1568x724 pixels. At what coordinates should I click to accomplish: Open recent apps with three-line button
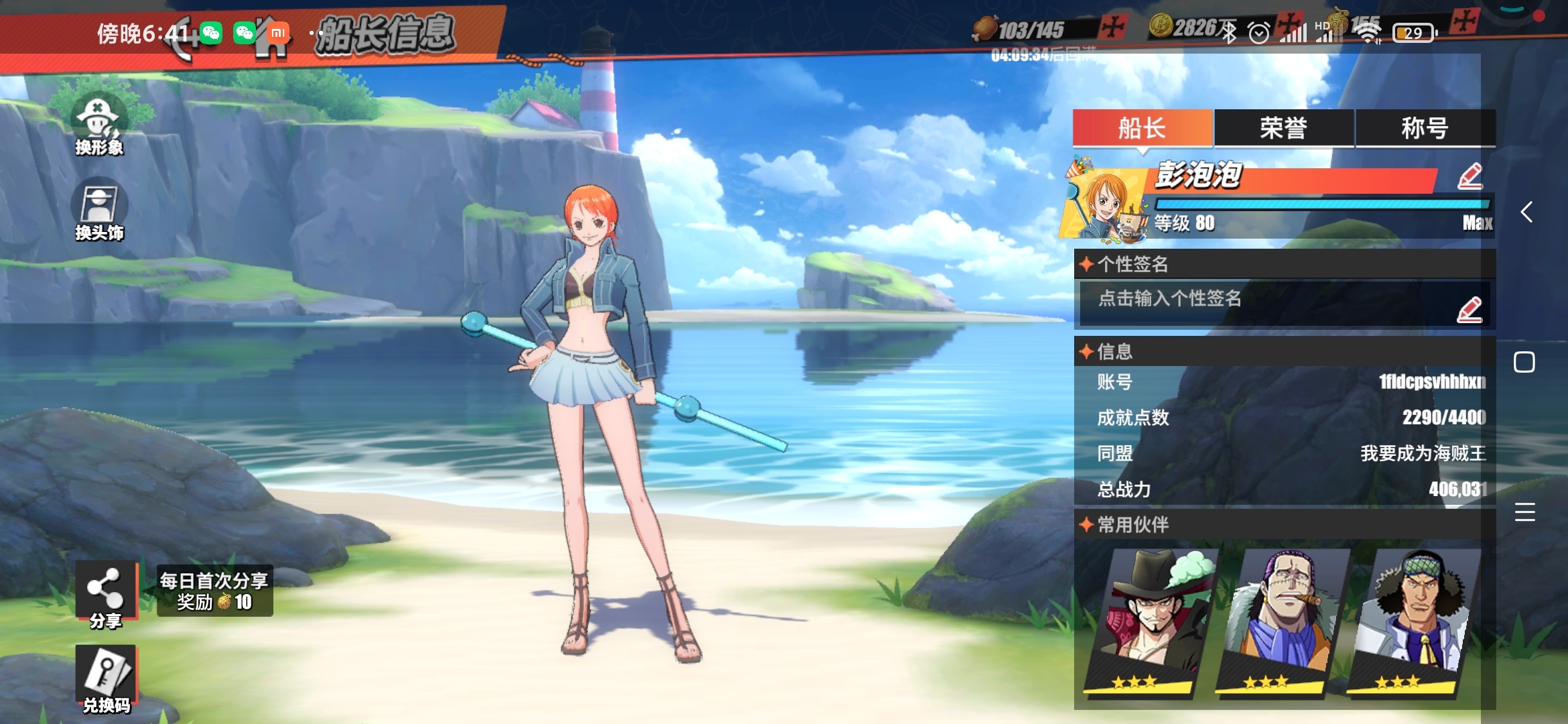1524,512
